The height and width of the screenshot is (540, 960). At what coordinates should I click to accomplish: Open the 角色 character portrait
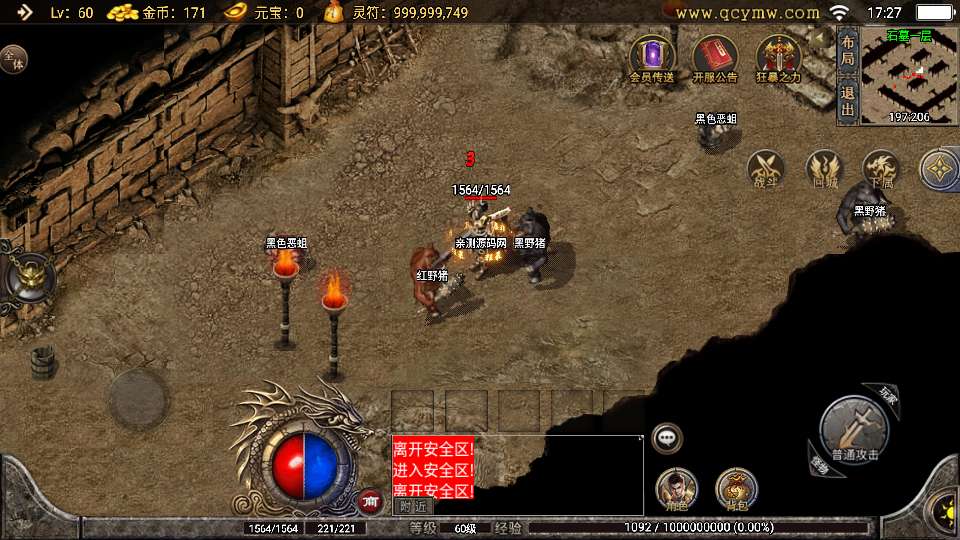click(x=676, y=489)
